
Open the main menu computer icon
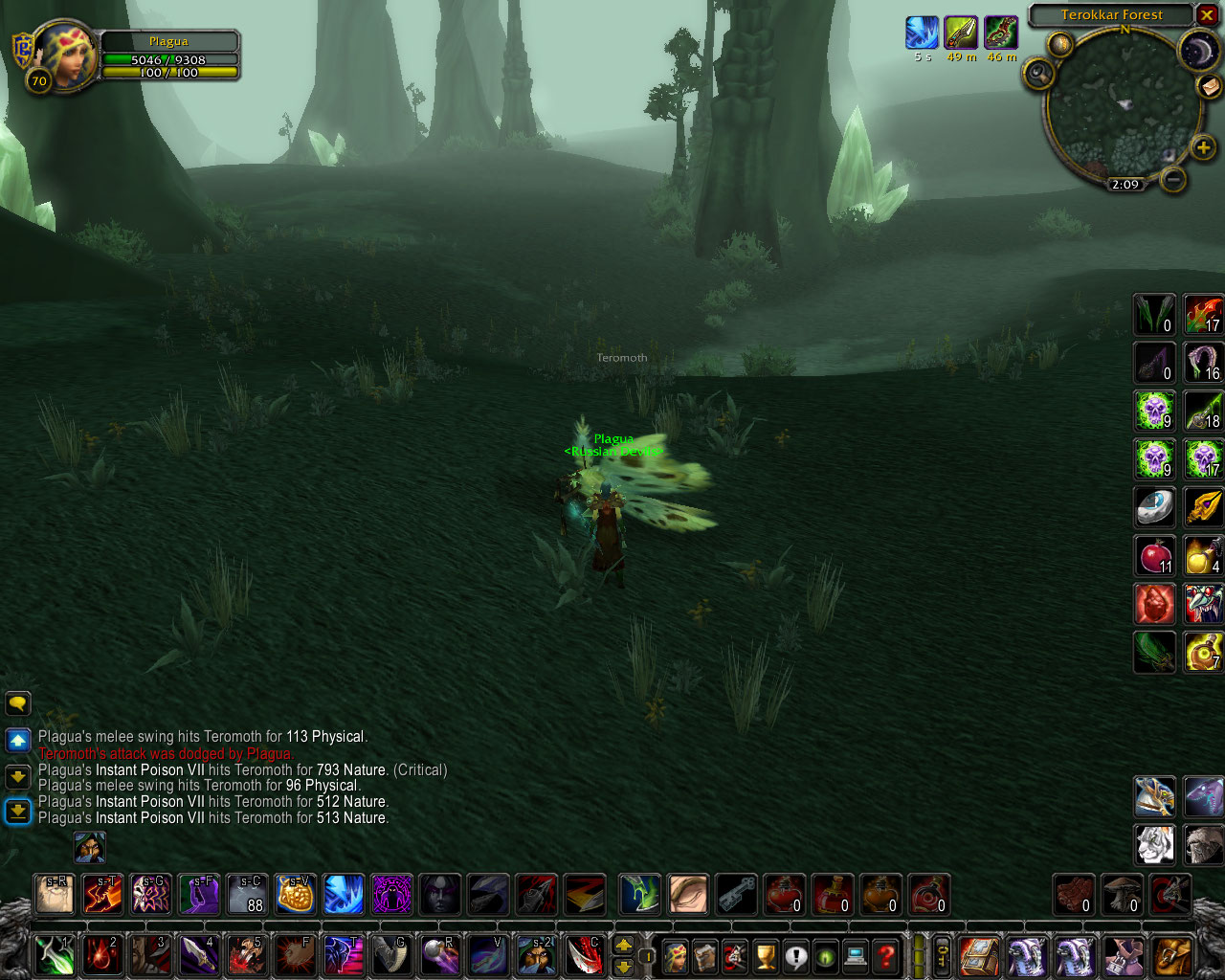(857, 956)
